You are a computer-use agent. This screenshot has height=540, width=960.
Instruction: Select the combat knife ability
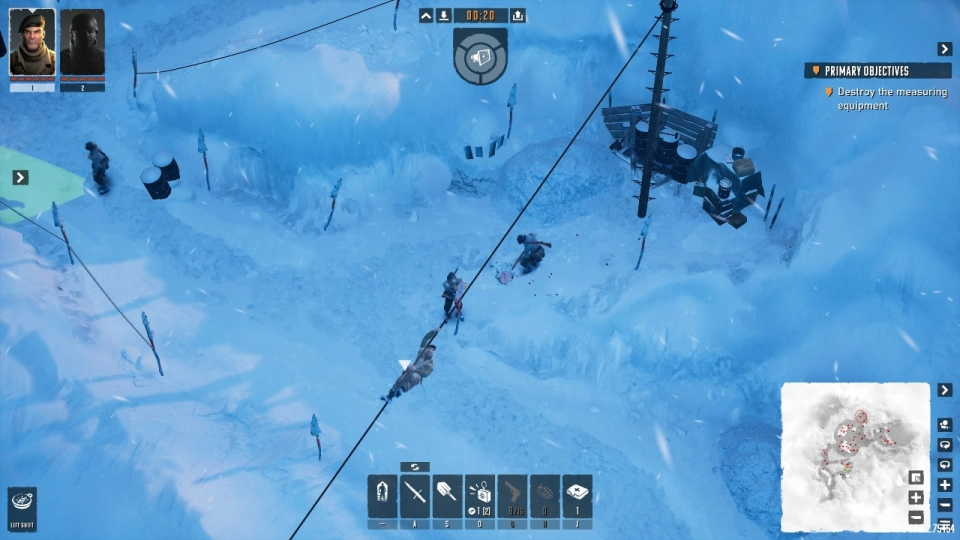[414, 494]
